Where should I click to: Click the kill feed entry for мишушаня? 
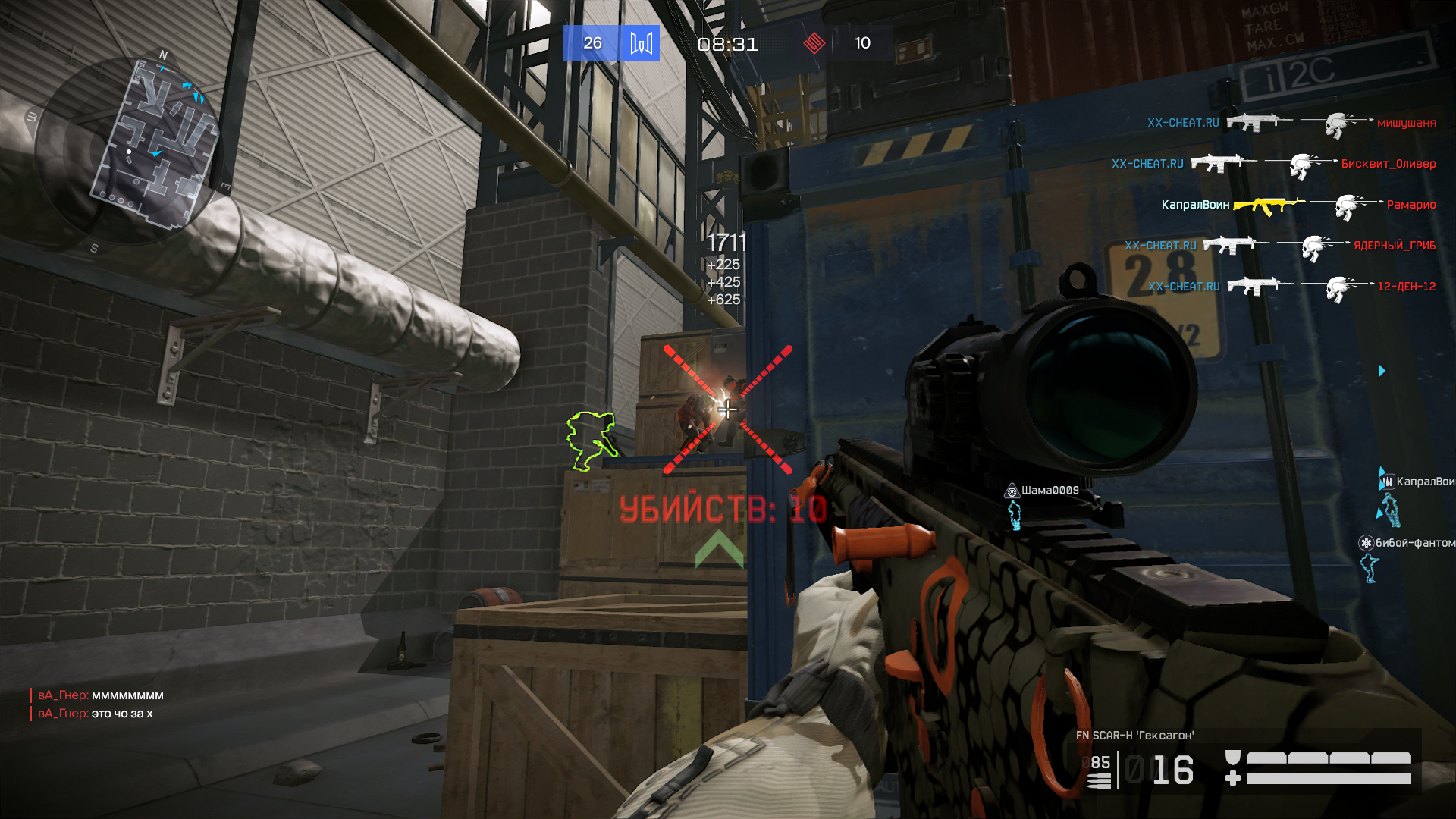click(x=1291, y=123)
